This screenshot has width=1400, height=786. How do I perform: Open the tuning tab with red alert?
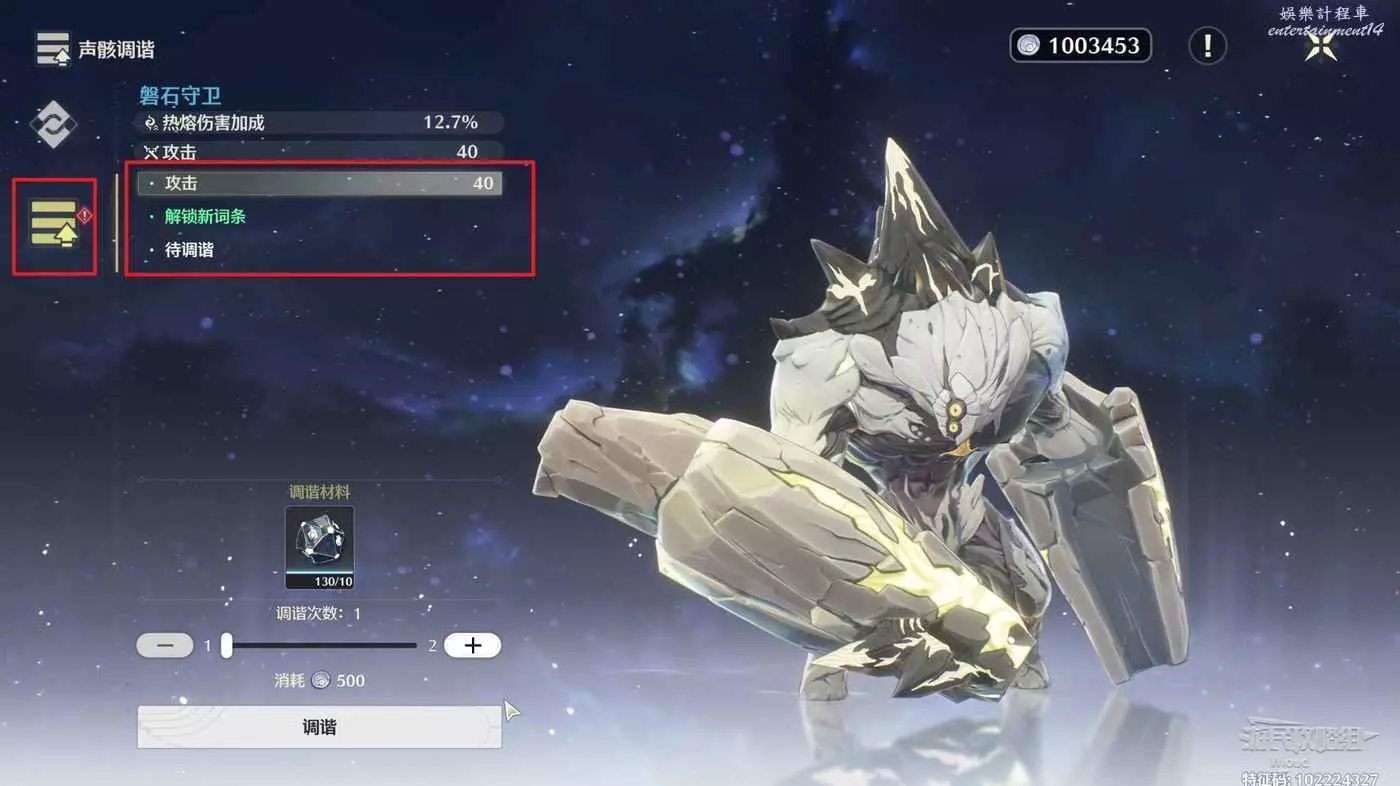54,225
